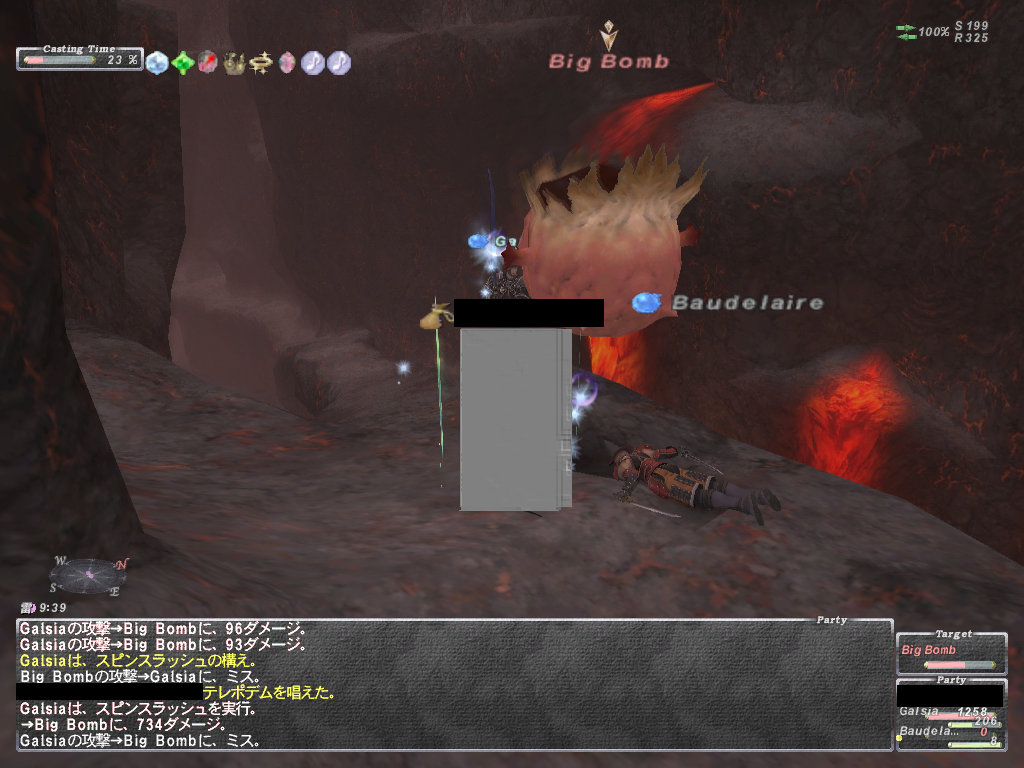The width and height of the screenshot is (1024, 768).
Task: Click the red gem status effect icon
Action: (208, 63)
